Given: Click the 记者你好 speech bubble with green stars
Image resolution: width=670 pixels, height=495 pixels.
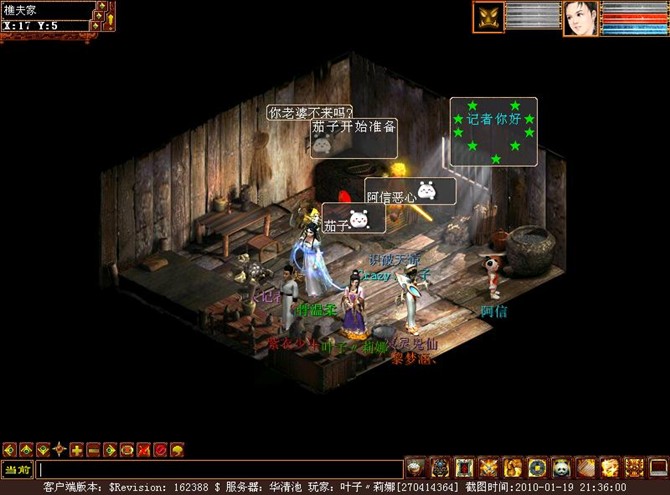Looking at the screenshot, I should [x=494, y=132].
